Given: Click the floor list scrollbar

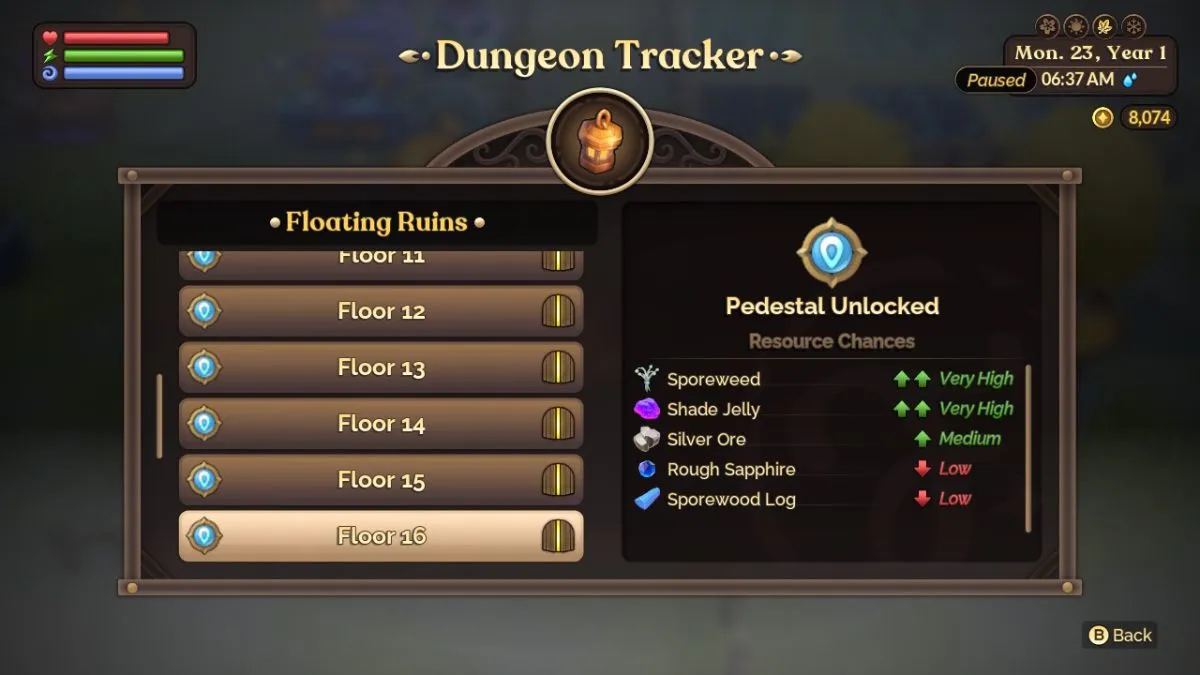Looking at the screenshot, I should tap(159, 415).
